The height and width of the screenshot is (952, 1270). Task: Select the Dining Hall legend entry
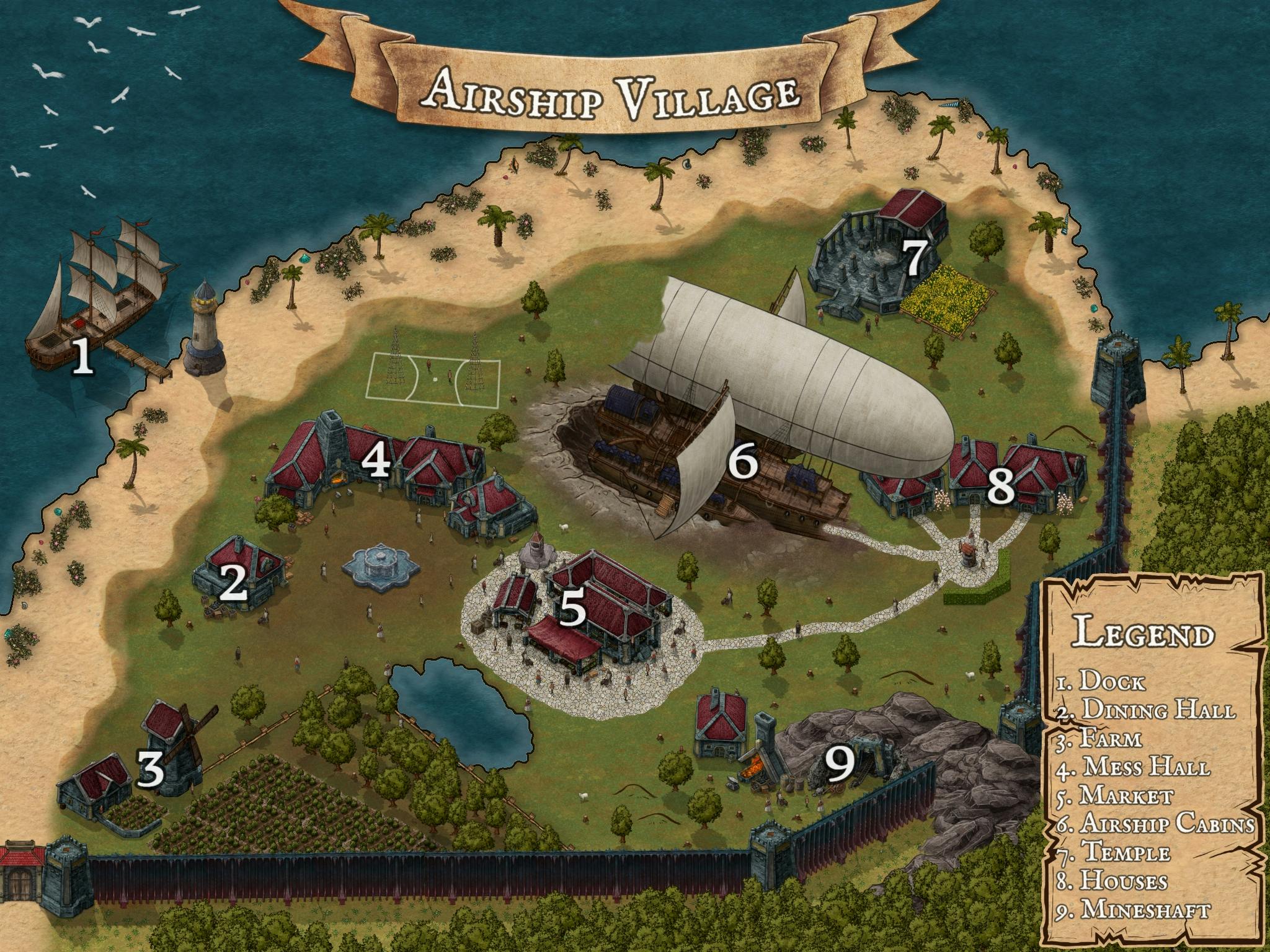point(1145,711)
